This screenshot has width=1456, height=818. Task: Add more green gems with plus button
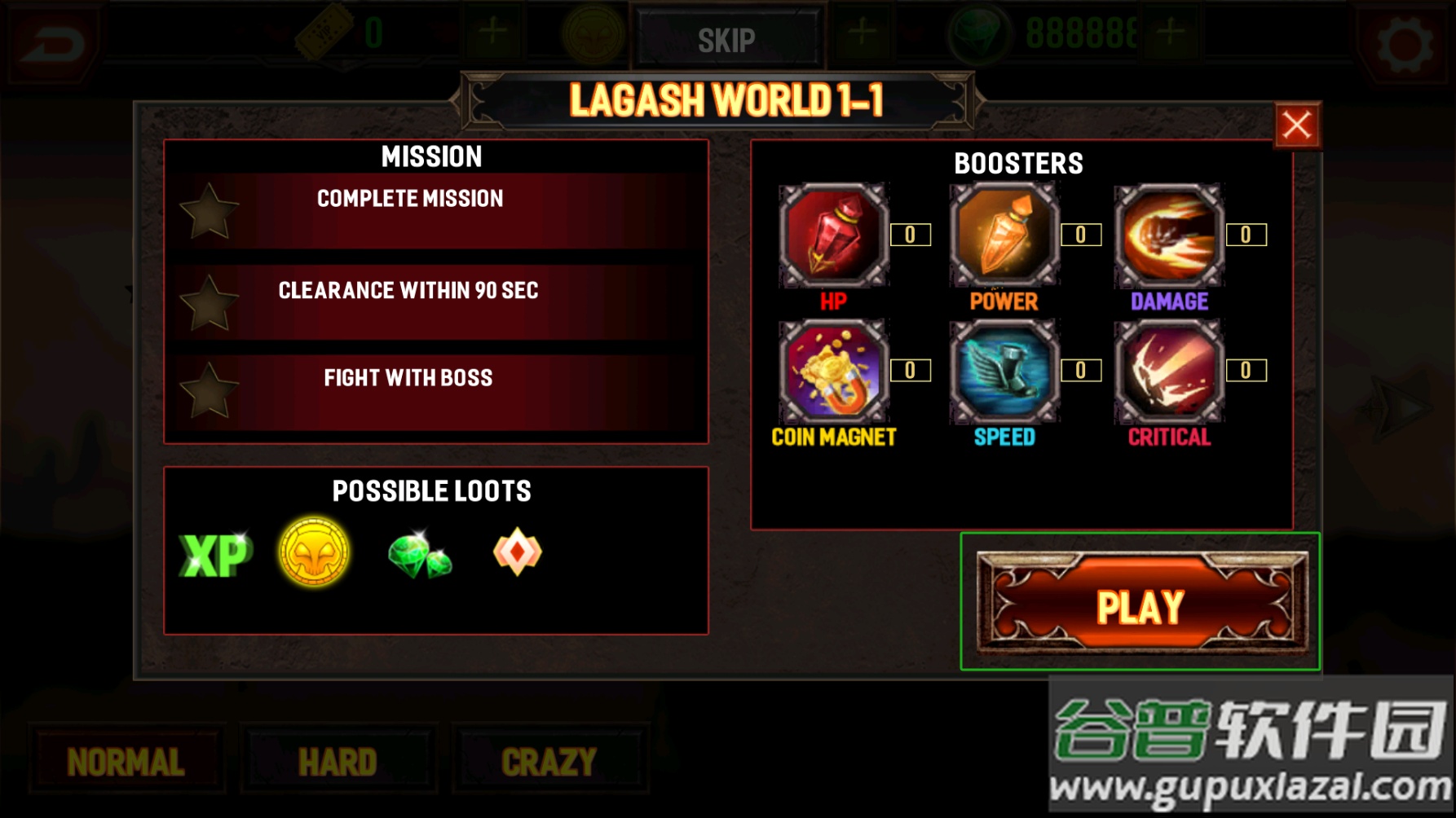click(x=1171, y=33)
